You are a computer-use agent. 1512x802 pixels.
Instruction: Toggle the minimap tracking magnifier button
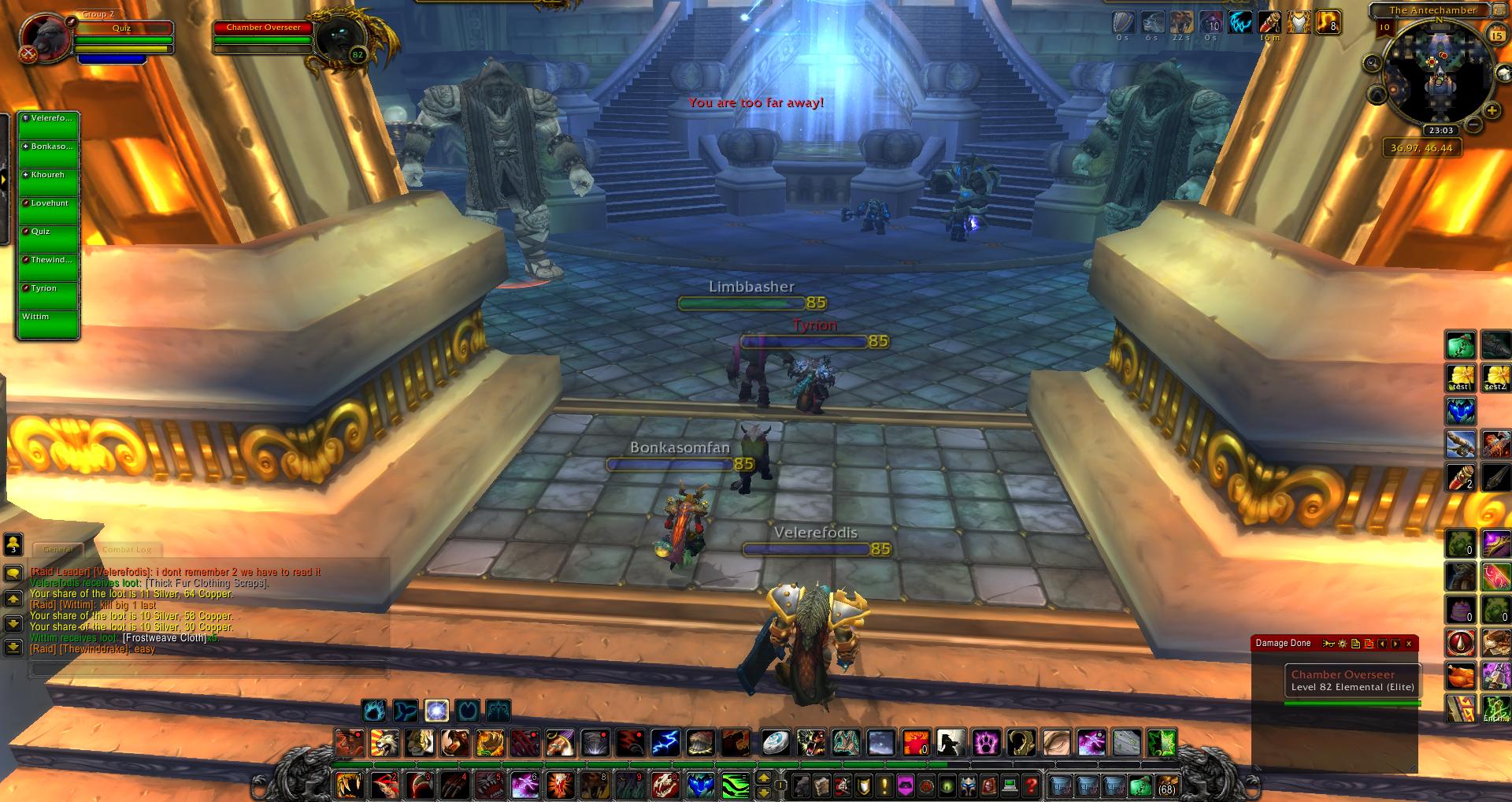coord(1373,63)
